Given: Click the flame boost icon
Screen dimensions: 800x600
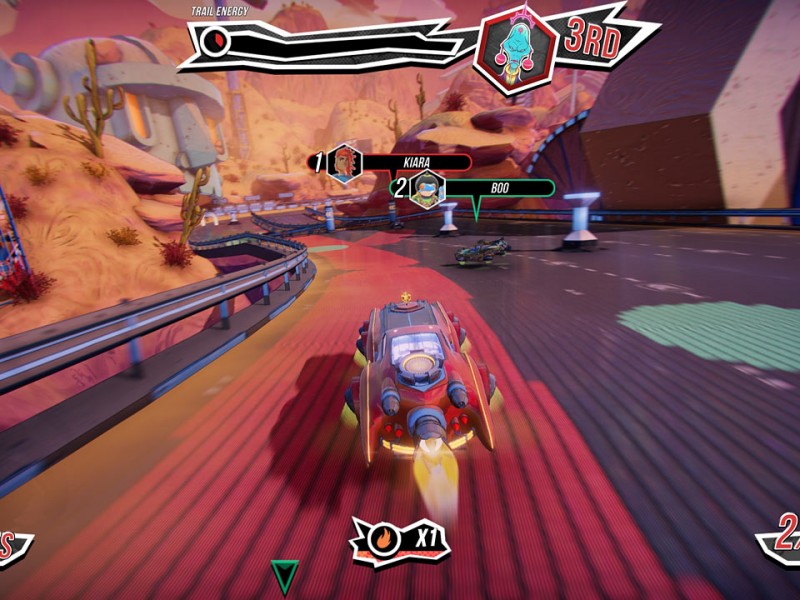Looking at the screenshot, I should (x=383, y=540).
